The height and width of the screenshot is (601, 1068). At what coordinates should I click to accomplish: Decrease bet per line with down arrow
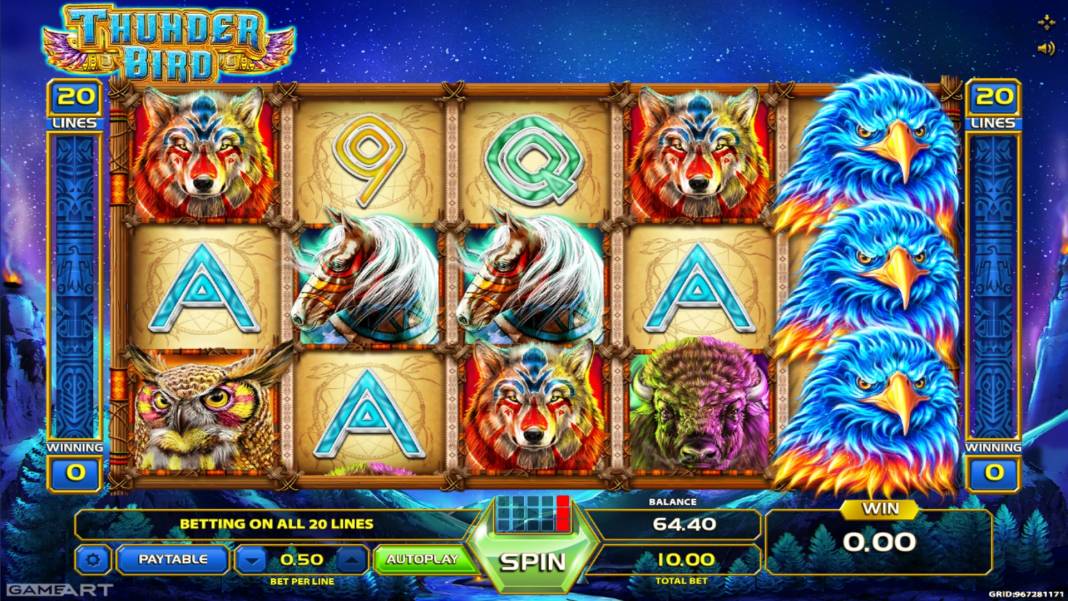pos(252,559)
